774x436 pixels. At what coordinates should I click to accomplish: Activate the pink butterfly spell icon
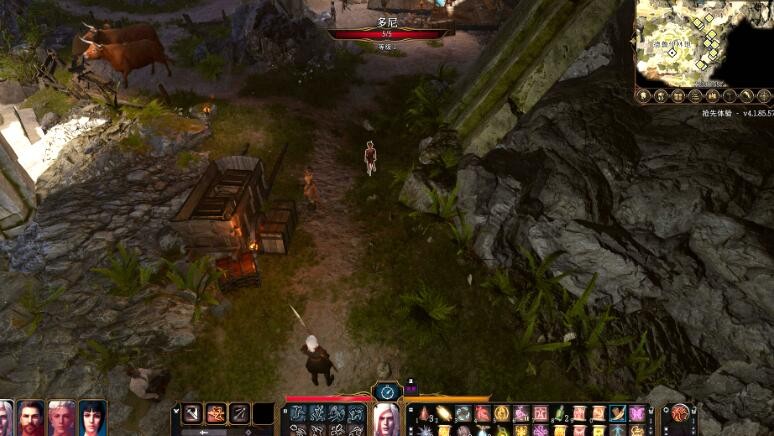click(637, 413)
